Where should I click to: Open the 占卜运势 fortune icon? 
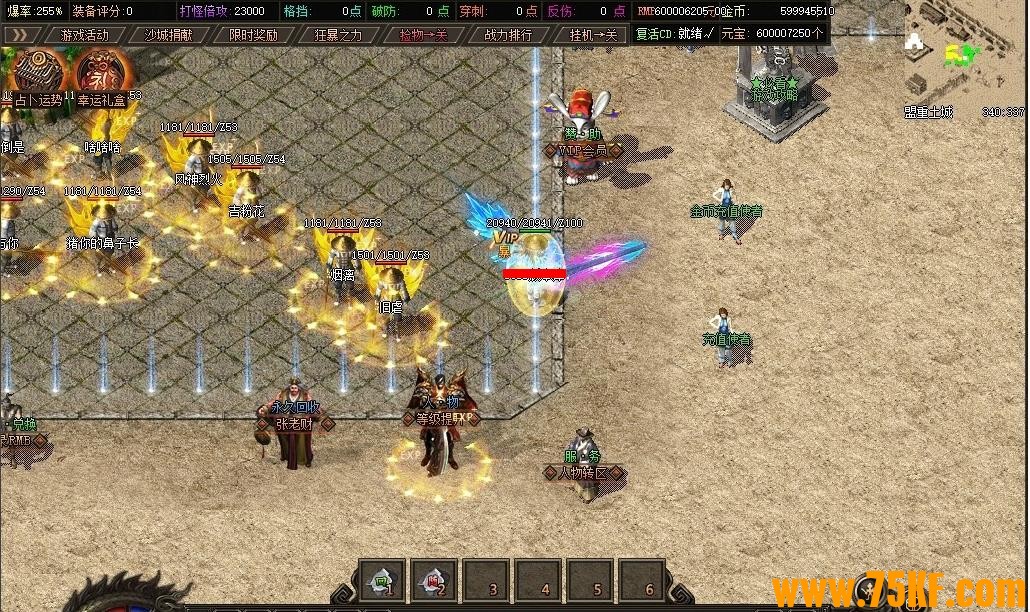pyautogui.click(x=36, y=74)
